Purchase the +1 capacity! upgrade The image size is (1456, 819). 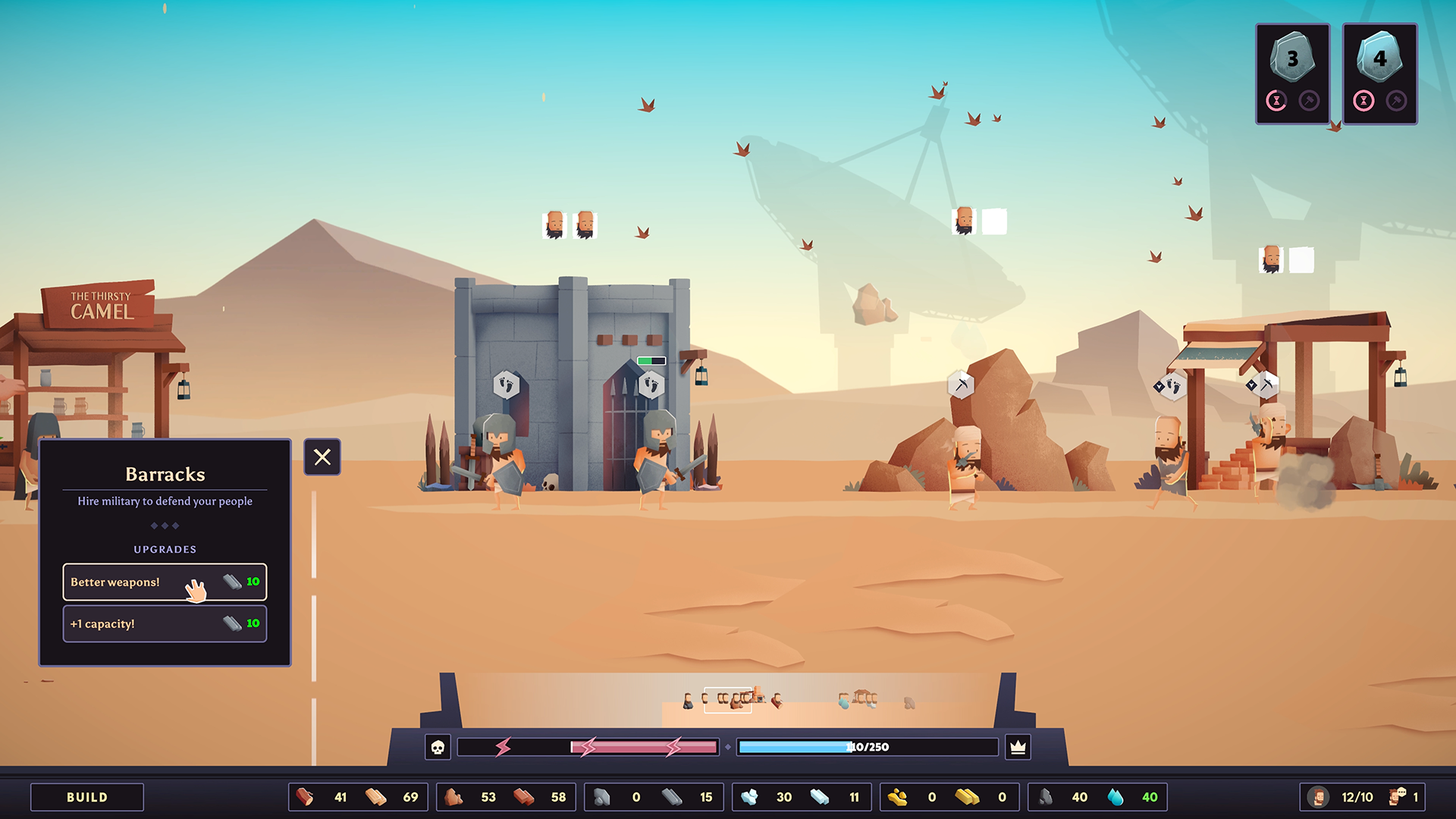[165, 623]
